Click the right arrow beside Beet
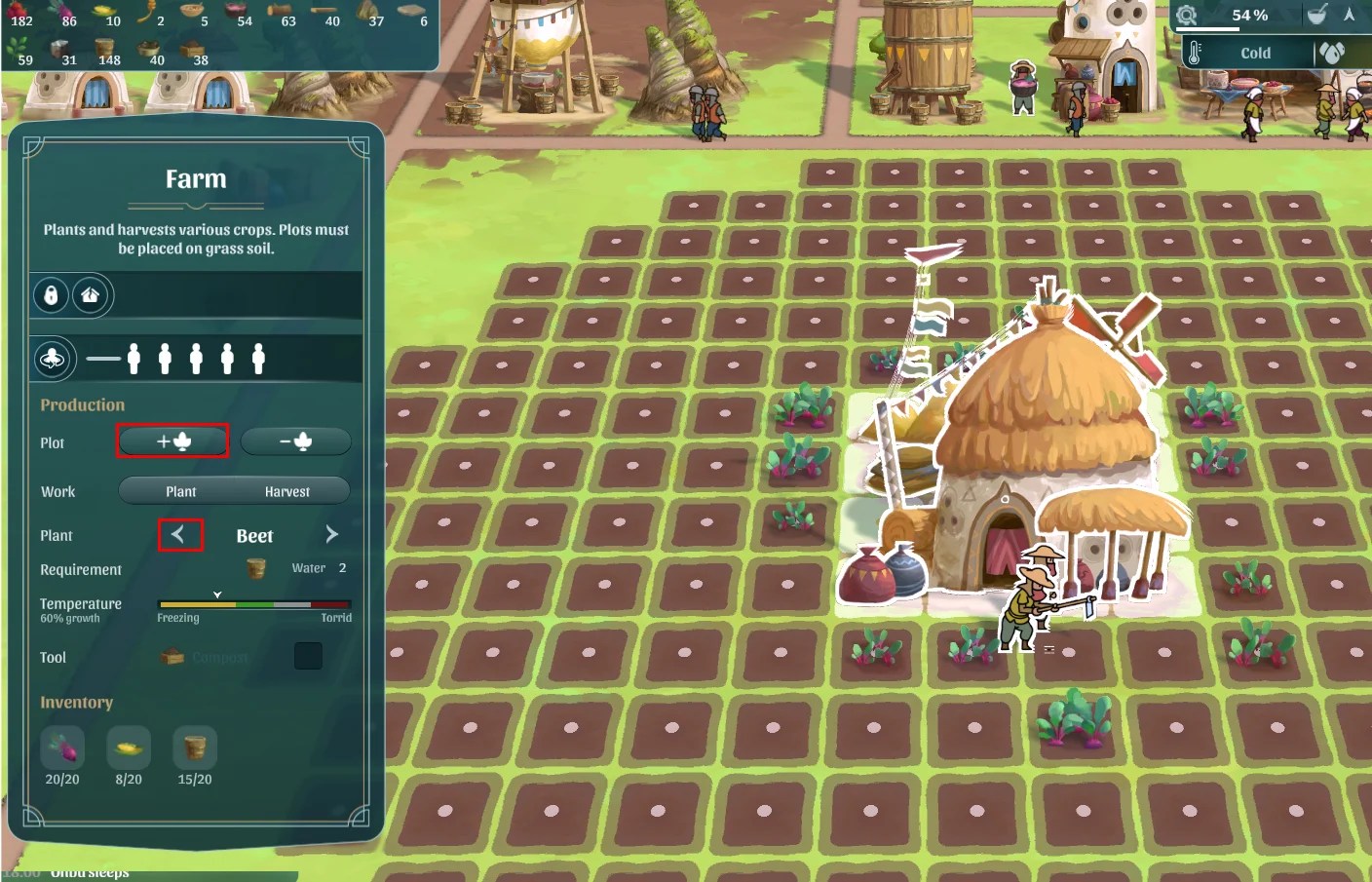Viewport: 1372px width, 882px height. click(331, 534)
